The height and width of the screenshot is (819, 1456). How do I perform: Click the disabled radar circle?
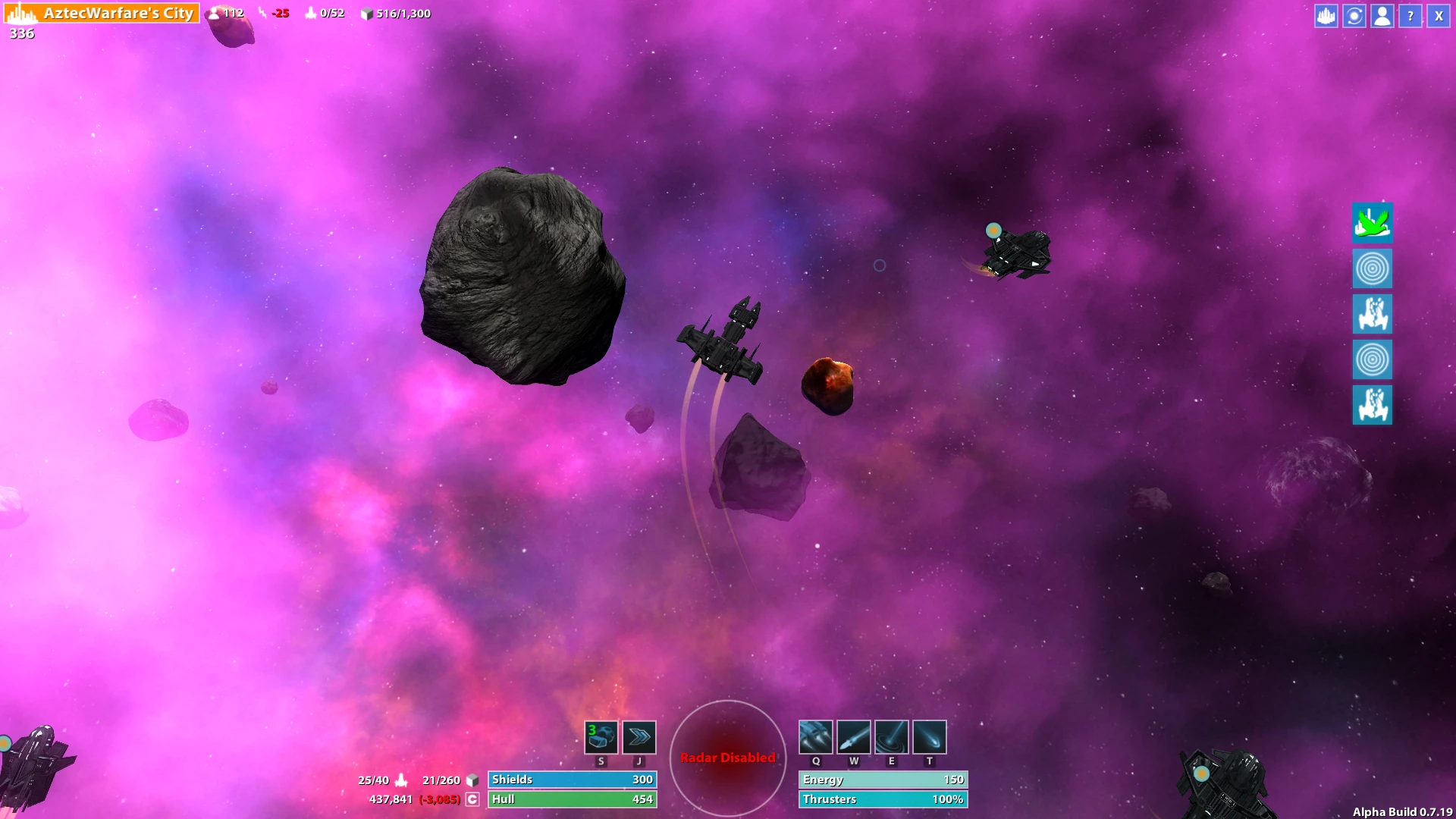click(728, 758)
